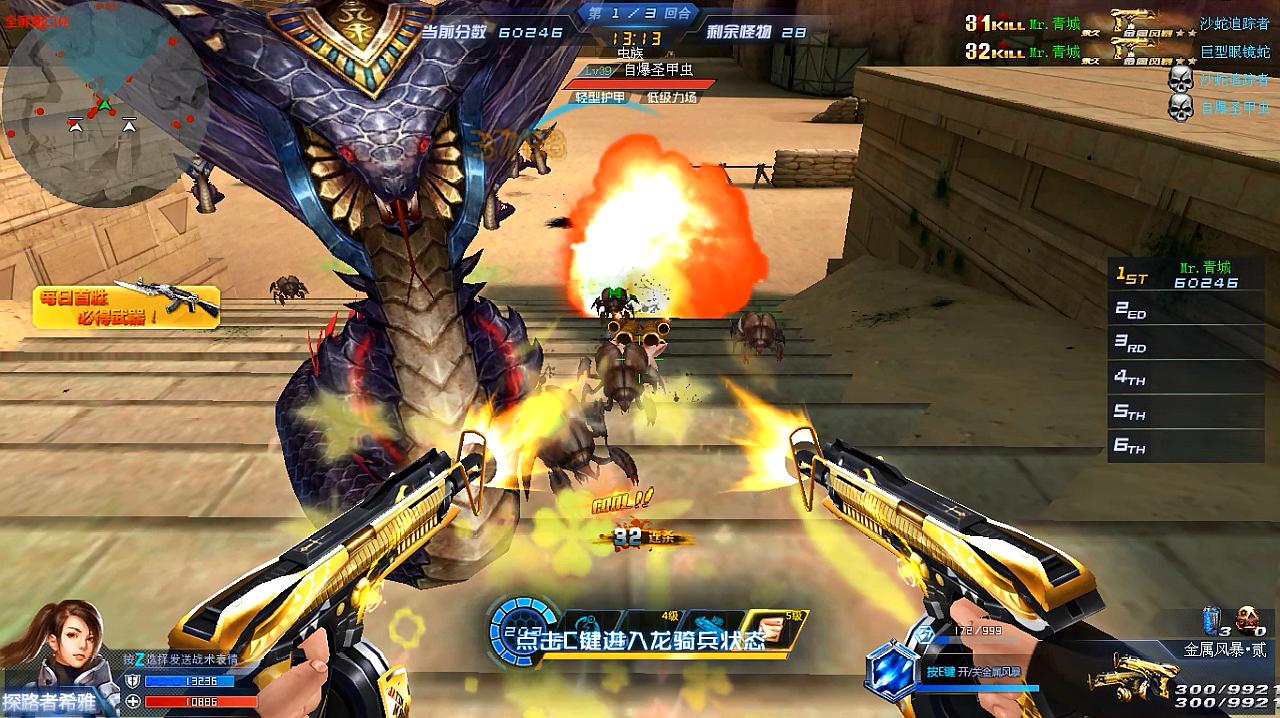This screenshot has height=718, width=1280.
Task: Click the 1st place Mr.青城 leaderboard row
Action: tap(1185, 276)
